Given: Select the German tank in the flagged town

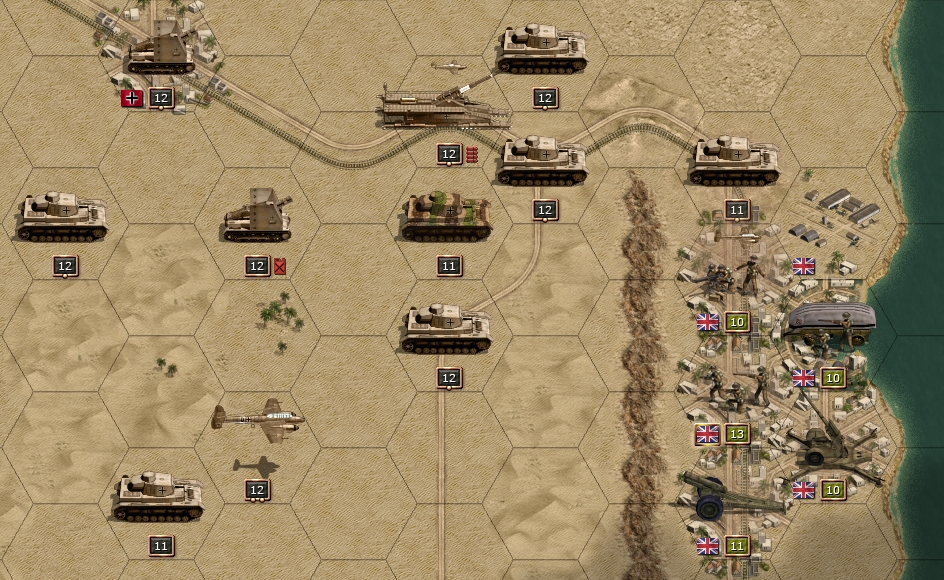Looking at the screenshot, I should coord(161,50).
